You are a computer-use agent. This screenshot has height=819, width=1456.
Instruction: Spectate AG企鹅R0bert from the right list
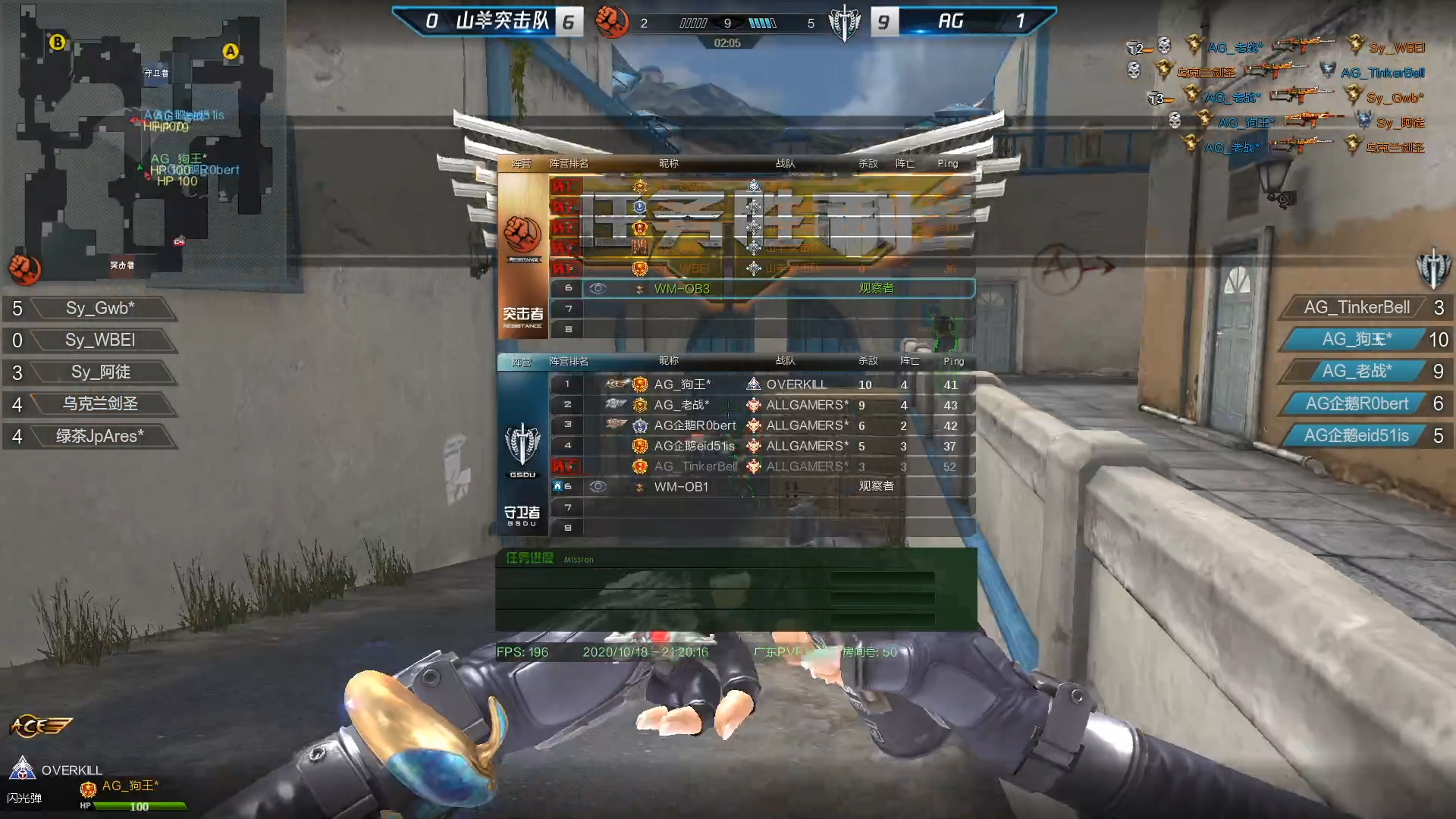click(1356, 404)
